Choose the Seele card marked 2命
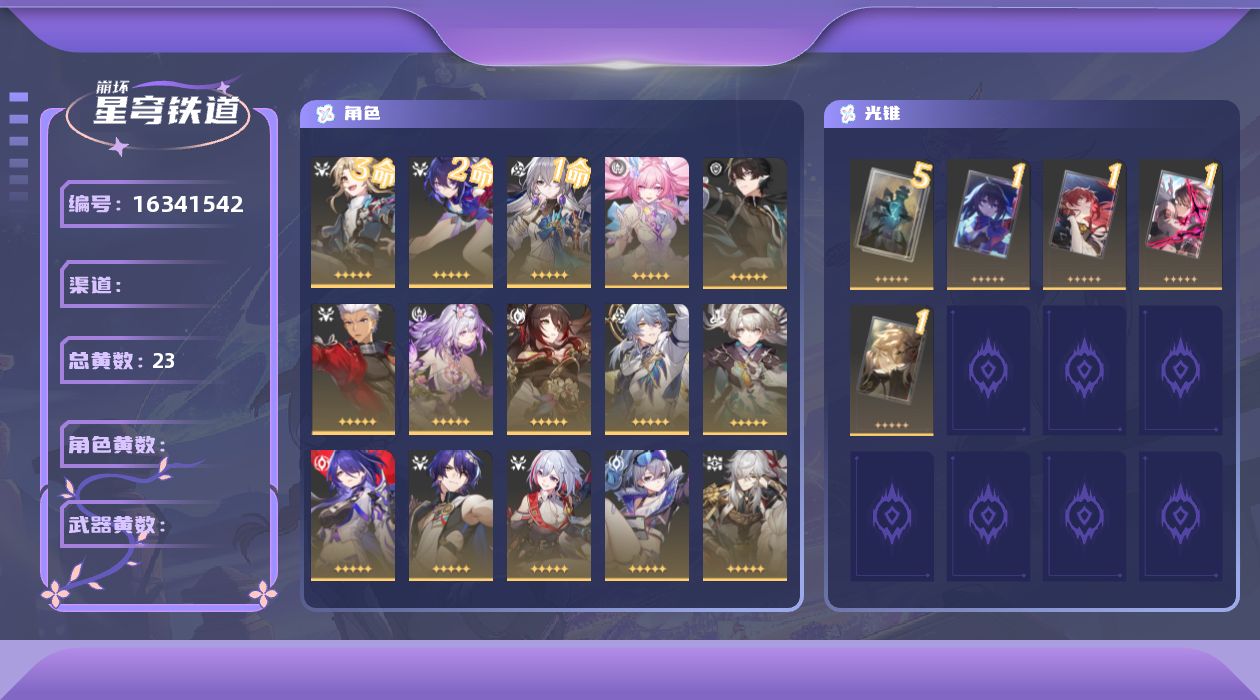 [x=451, y=222]
